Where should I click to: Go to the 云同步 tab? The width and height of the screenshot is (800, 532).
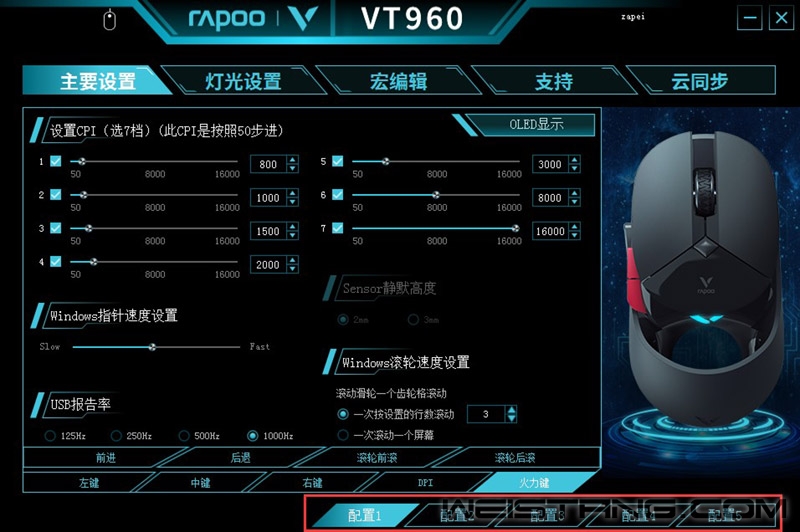coord(698,82)
